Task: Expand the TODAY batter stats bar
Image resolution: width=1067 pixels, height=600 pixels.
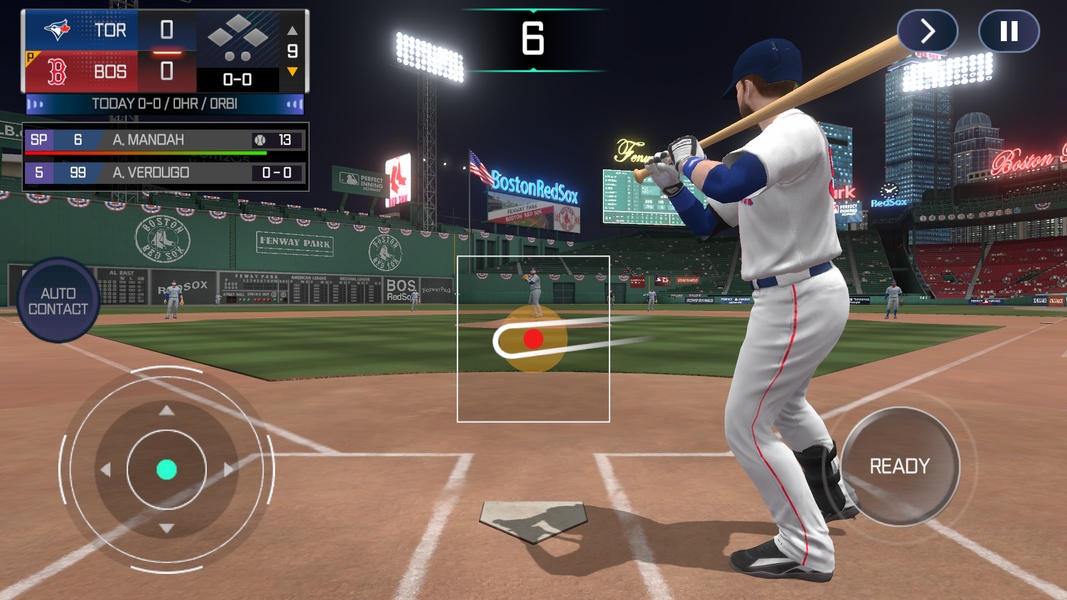Action: (165, 104)
